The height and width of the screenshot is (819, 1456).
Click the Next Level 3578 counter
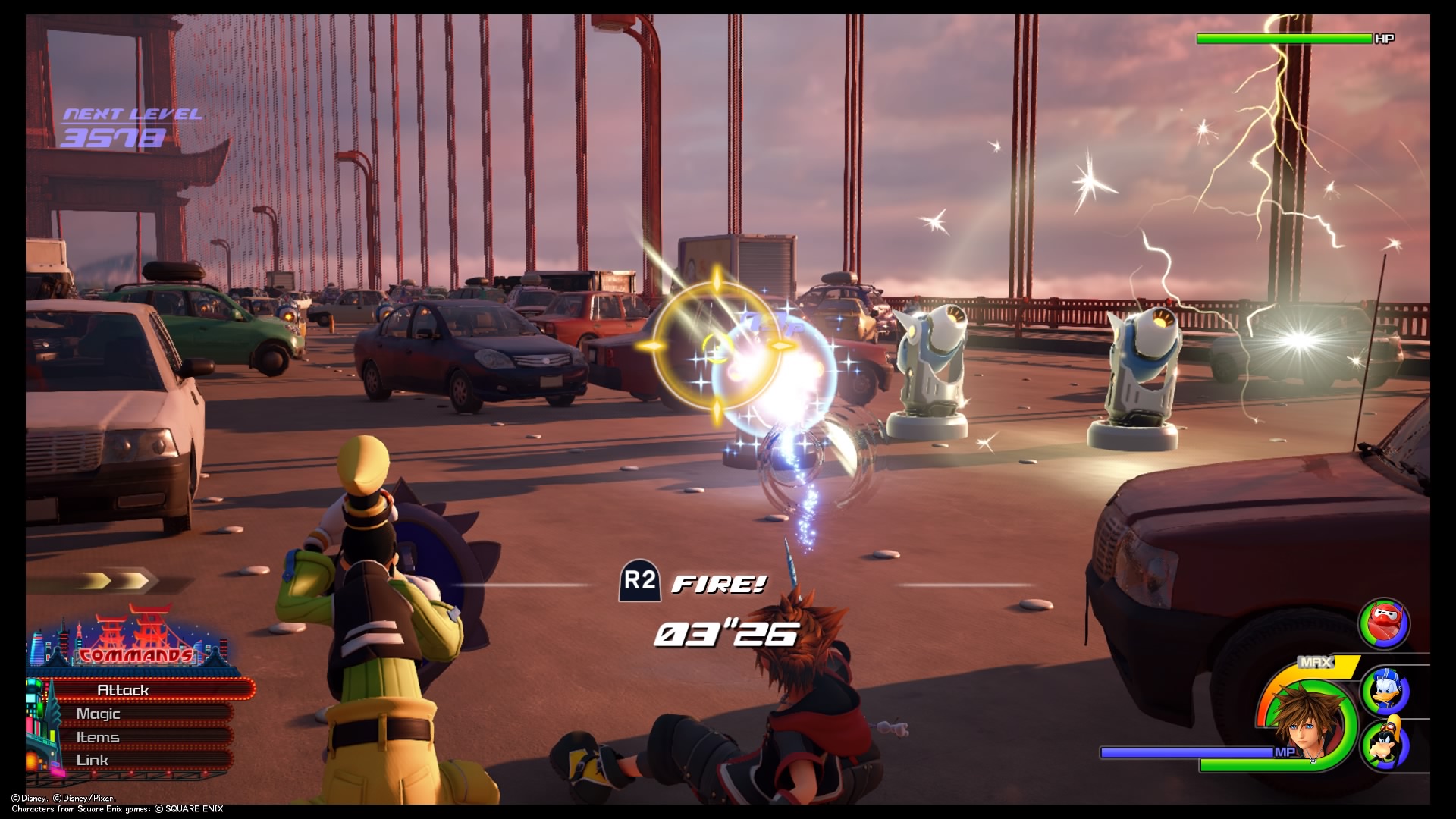tap(133, 125)
